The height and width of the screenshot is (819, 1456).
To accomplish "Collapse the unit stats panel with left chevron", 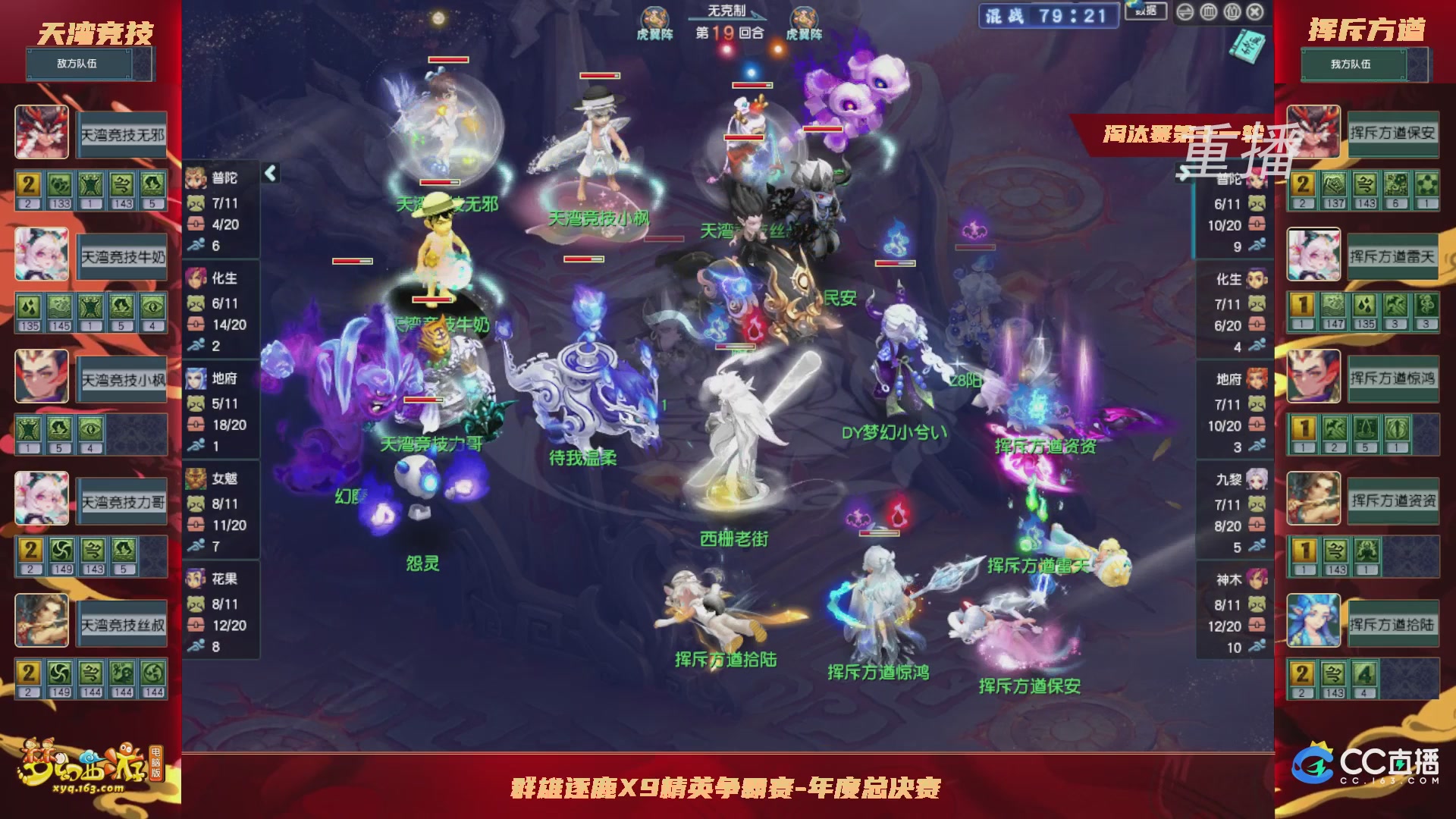I will [x=270, y=173].
